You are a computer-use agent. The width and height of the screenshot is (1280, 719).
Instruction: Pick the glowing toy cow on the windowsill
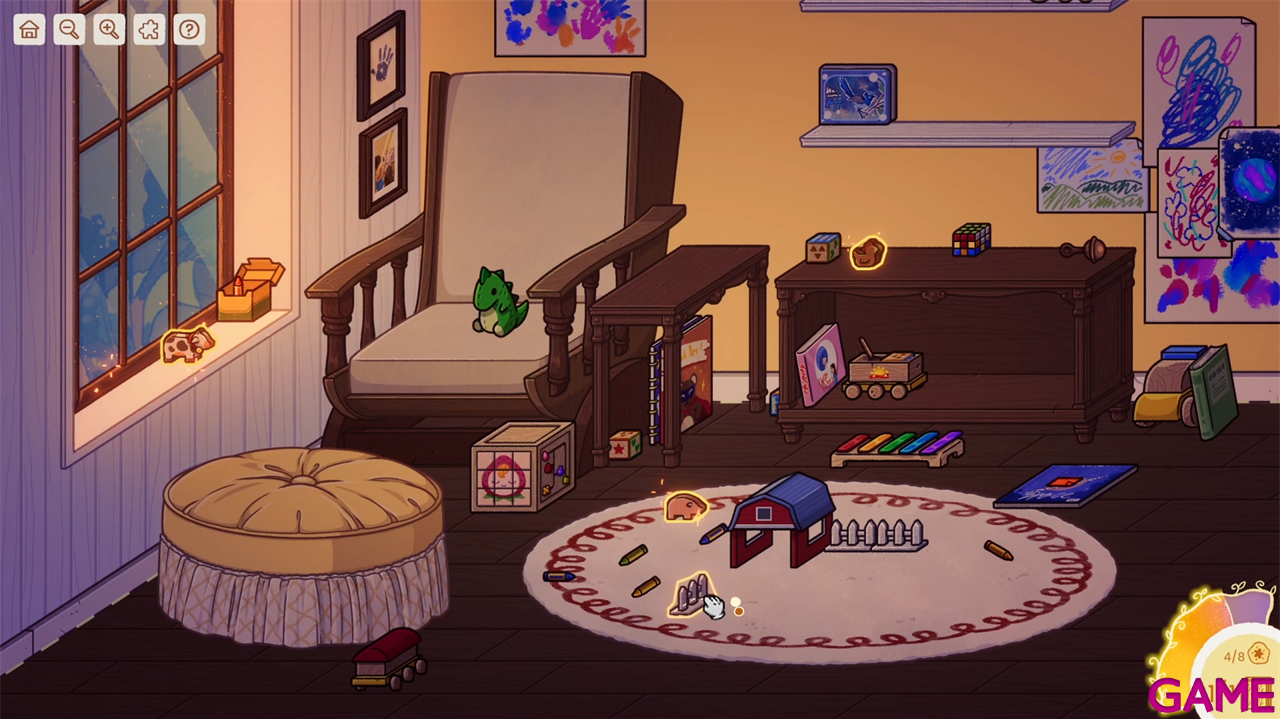(x=187, y=345)
